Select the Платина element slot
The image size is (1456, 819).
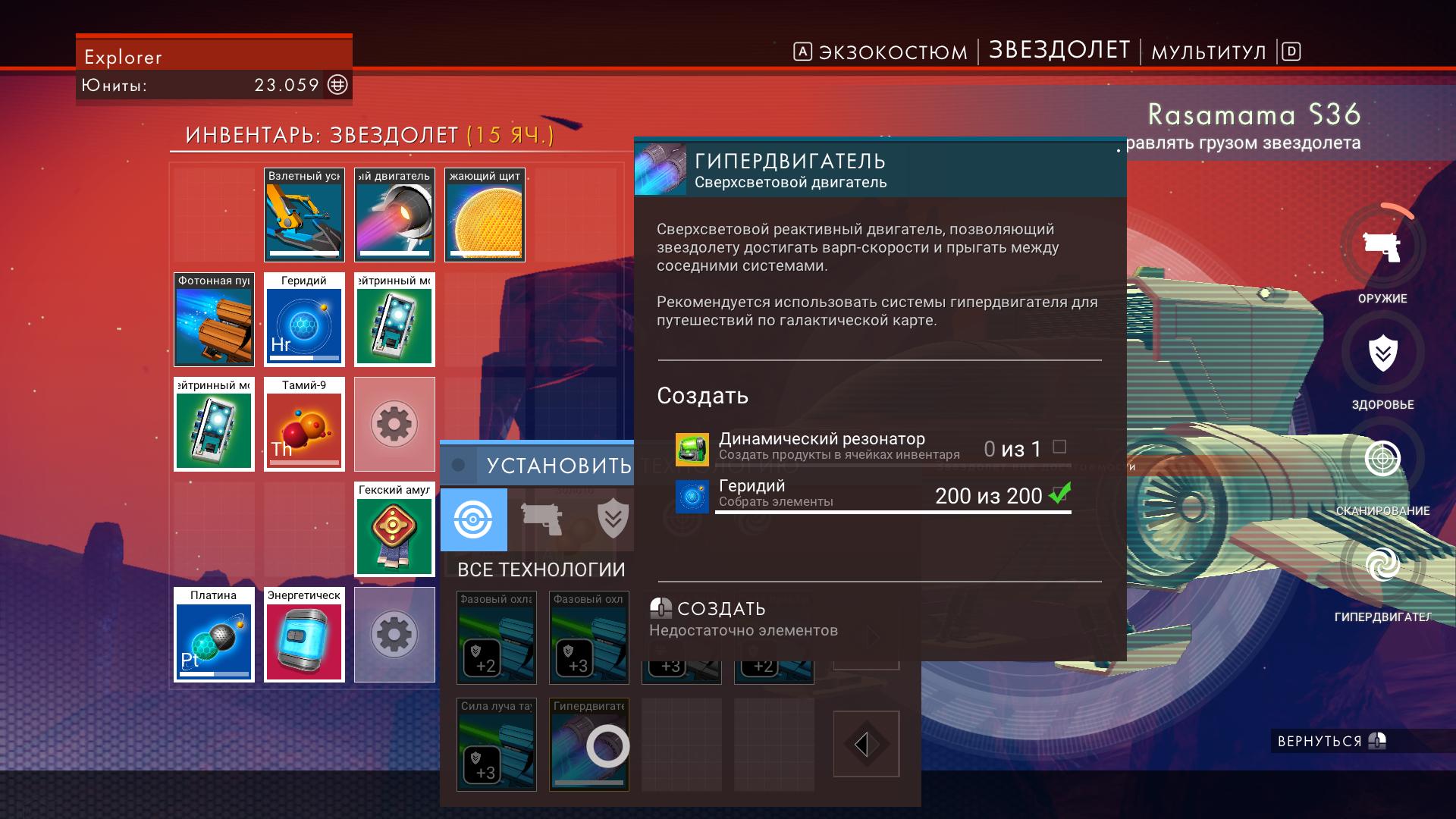214,635
